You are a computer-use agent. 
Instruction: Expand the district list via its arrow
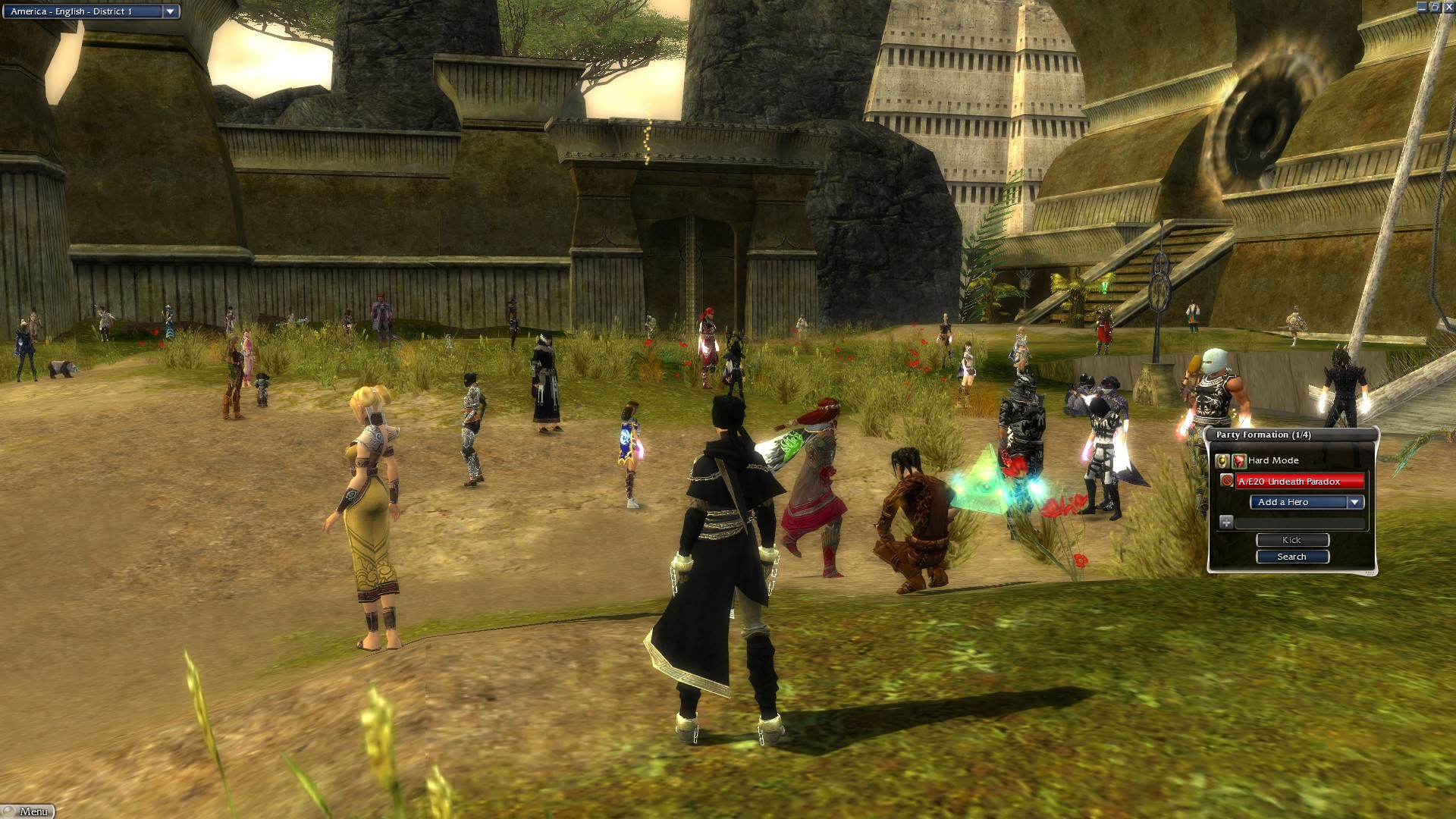point(171,11)
